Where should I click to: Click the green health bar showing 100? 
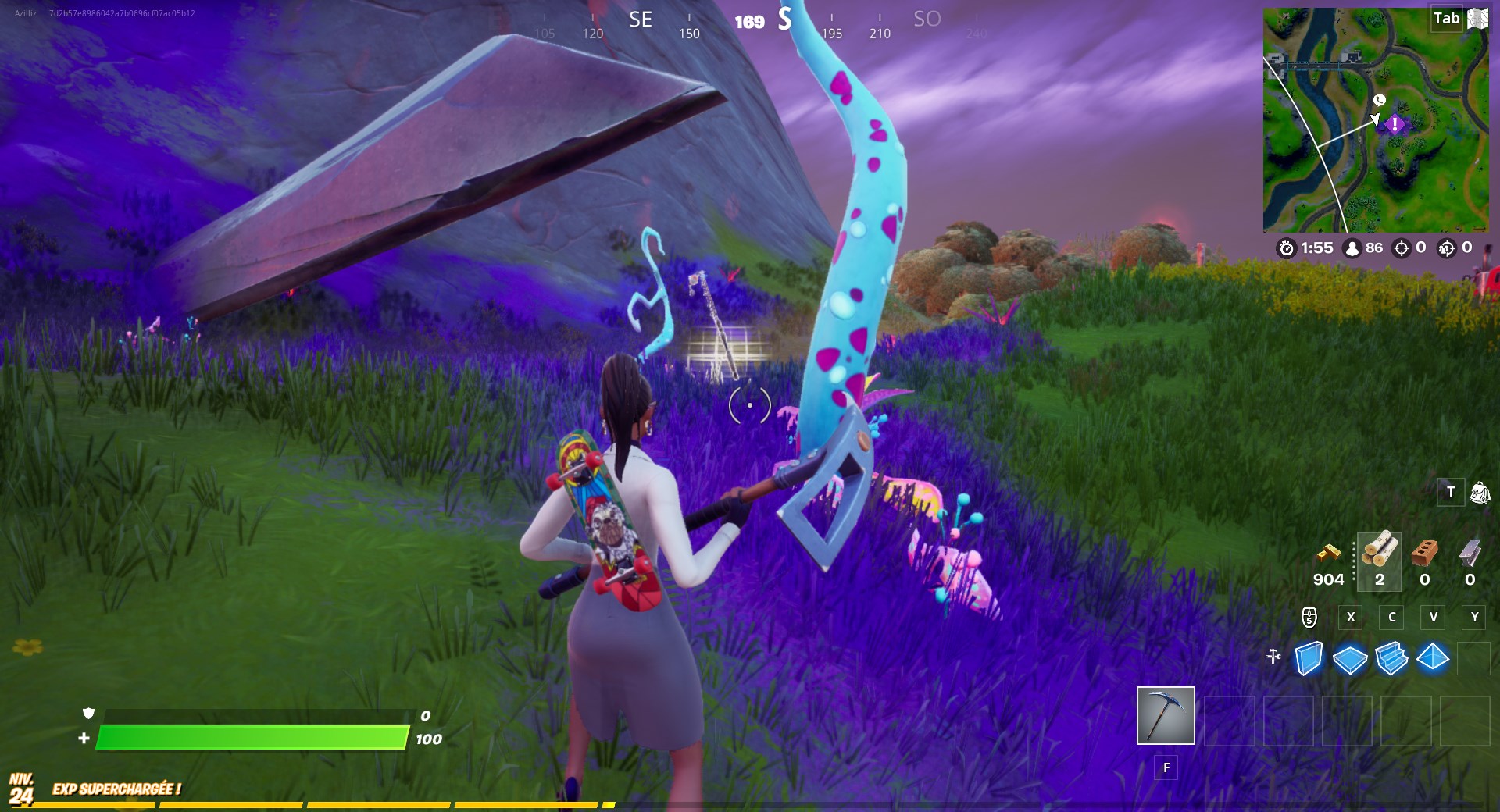(250, 737)
